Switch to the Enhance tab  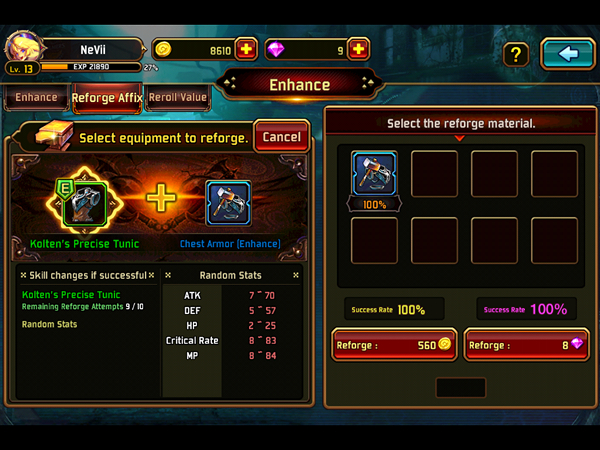[x=36, y=98]
